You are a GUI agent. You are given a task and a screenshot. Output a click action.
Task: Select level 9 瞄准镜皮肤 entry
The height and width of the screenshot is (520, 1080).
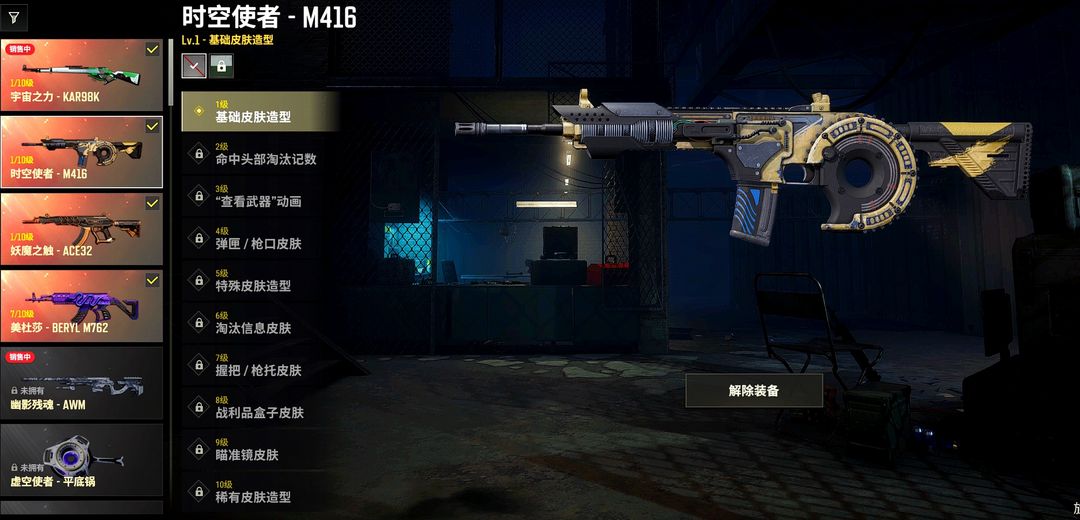tap(260, 449)
